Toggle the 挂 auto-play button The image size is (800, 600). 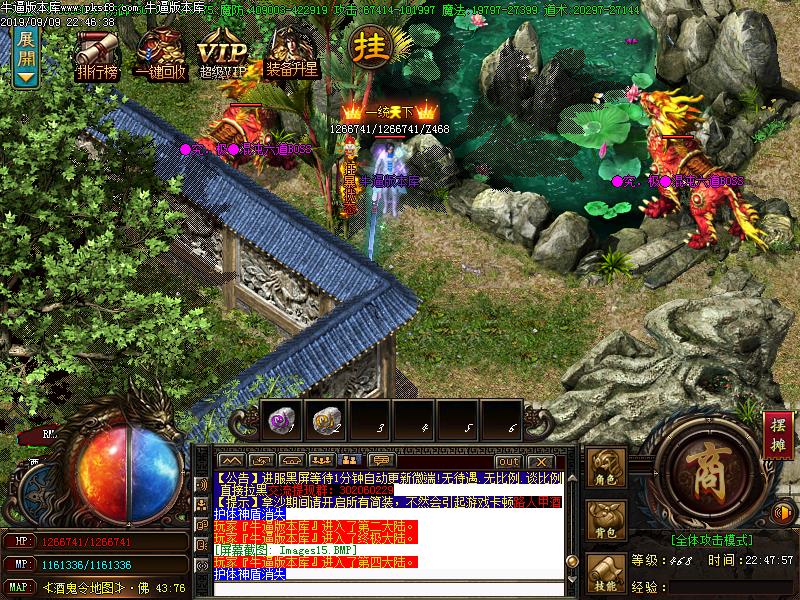click(368, 47)
